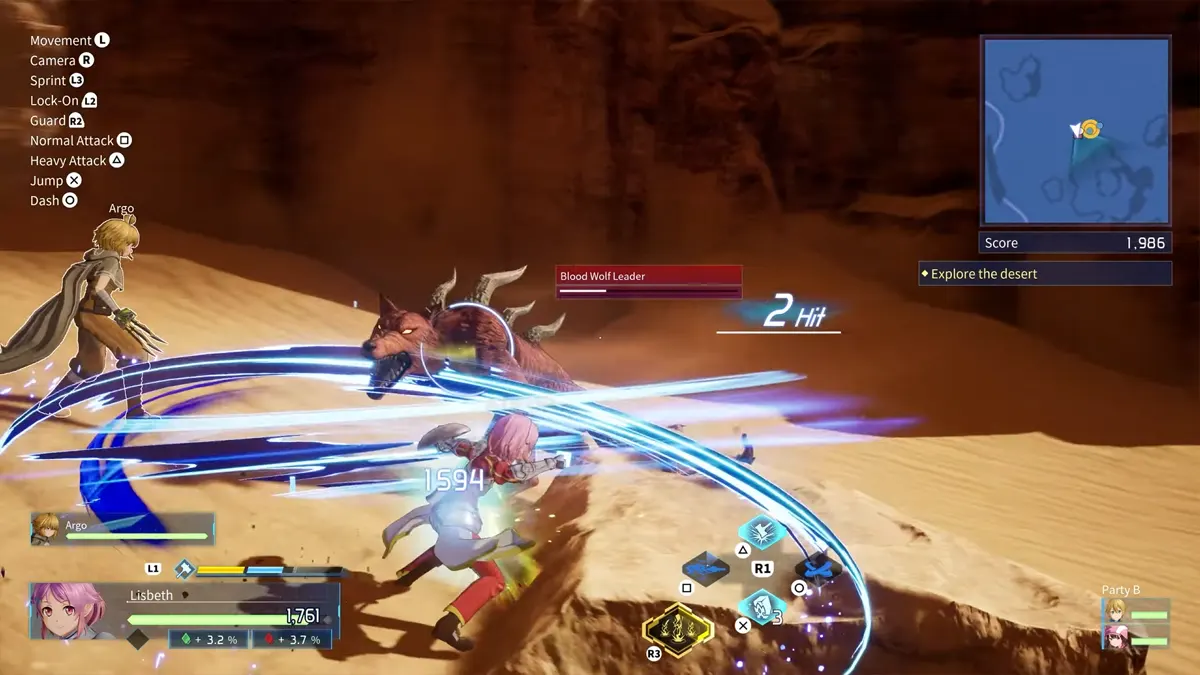Choose the pink-haired member in Party B
The width and height of the screenshot is (1200, 675).
click(x=1115, y=637)
